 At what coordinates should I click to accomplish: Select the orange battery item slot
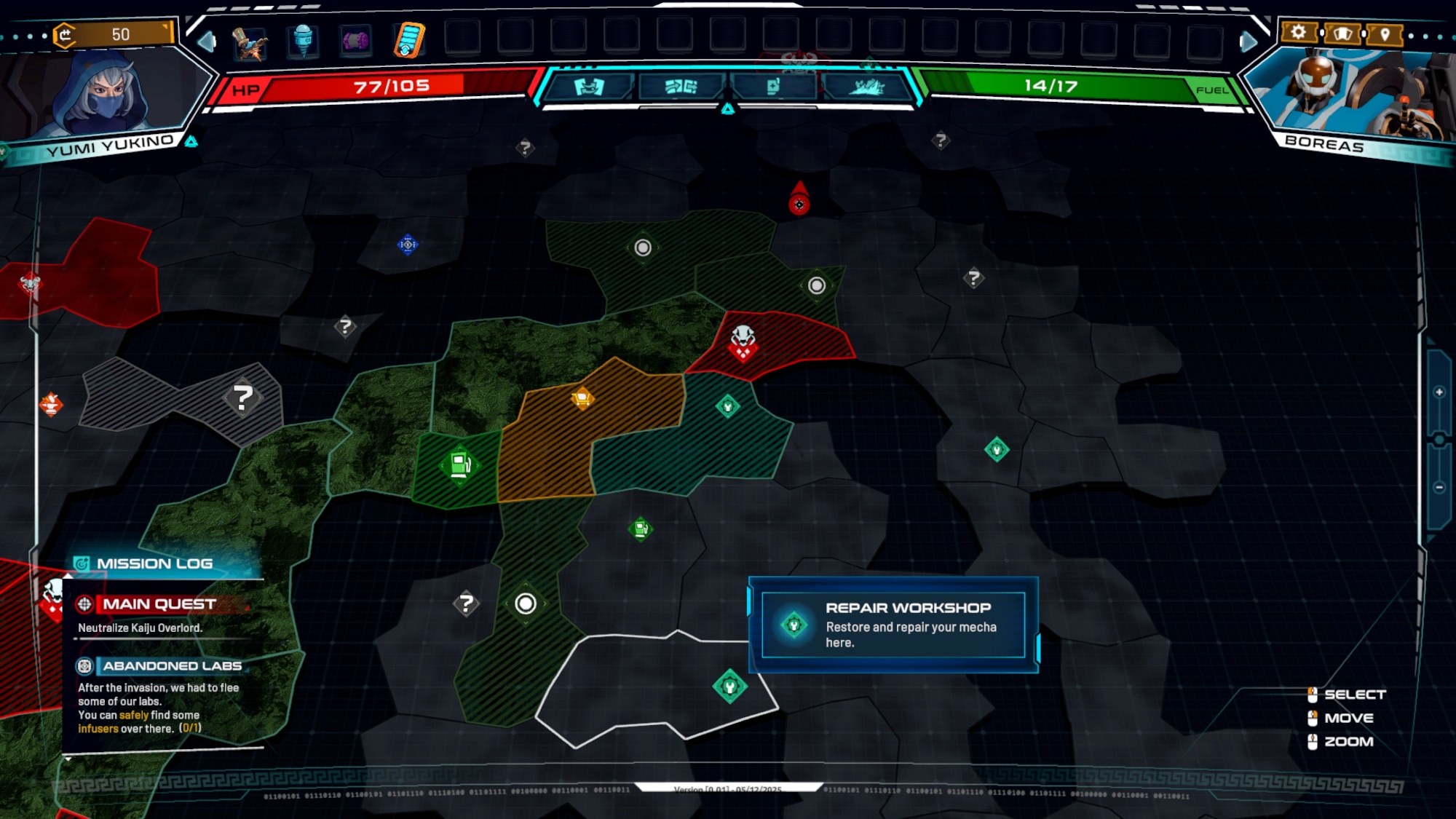[409, 41]
